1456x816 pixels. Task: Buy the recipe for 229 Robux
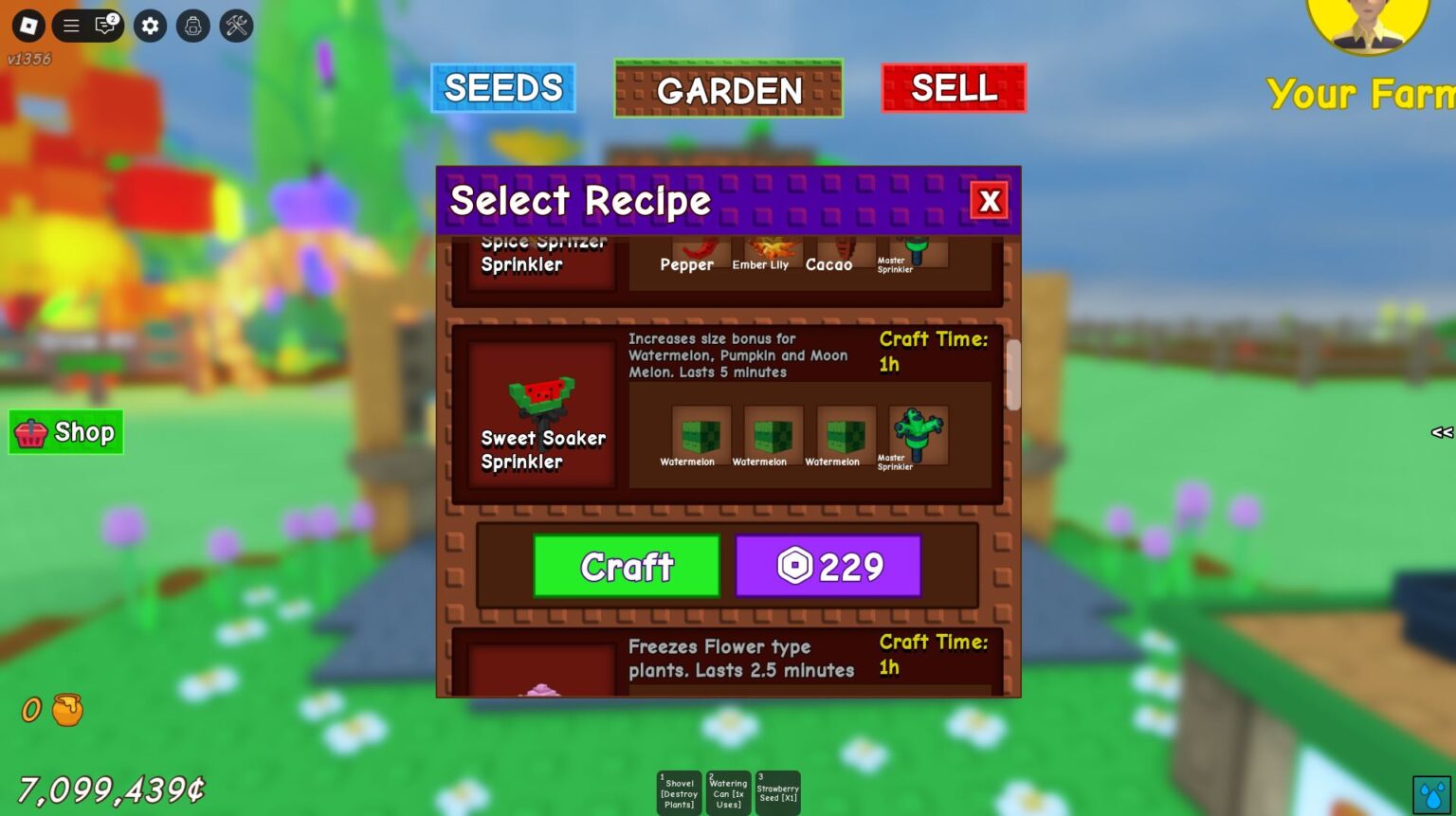click(828, 566)
